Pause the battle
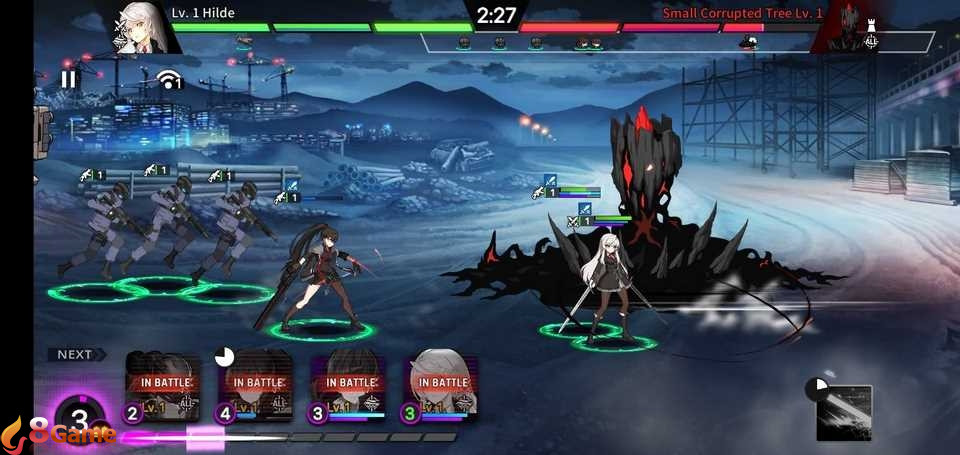The image size is (960, 455). coord(68,78)
